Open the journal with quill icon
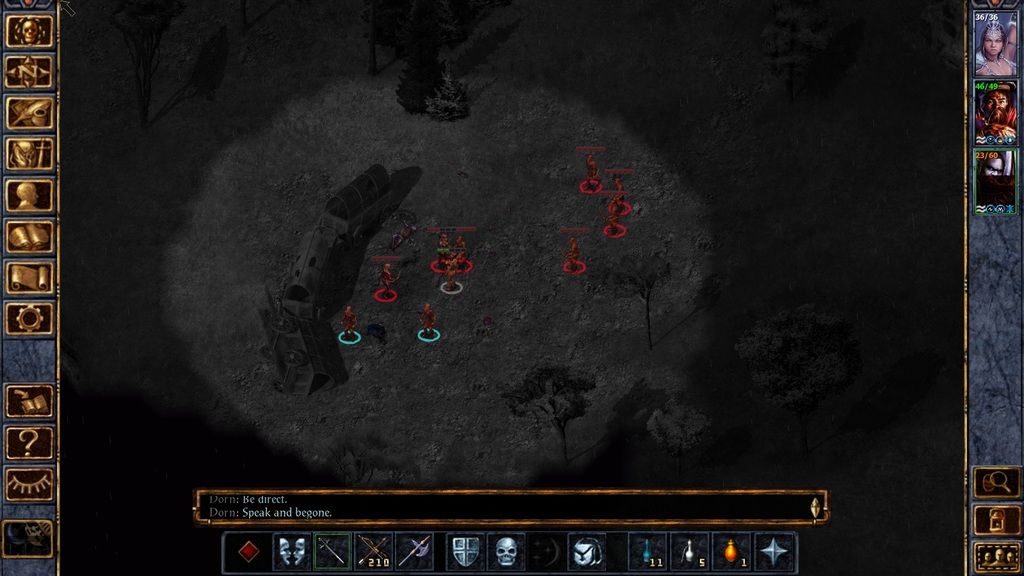 click(x=29, y=113)
